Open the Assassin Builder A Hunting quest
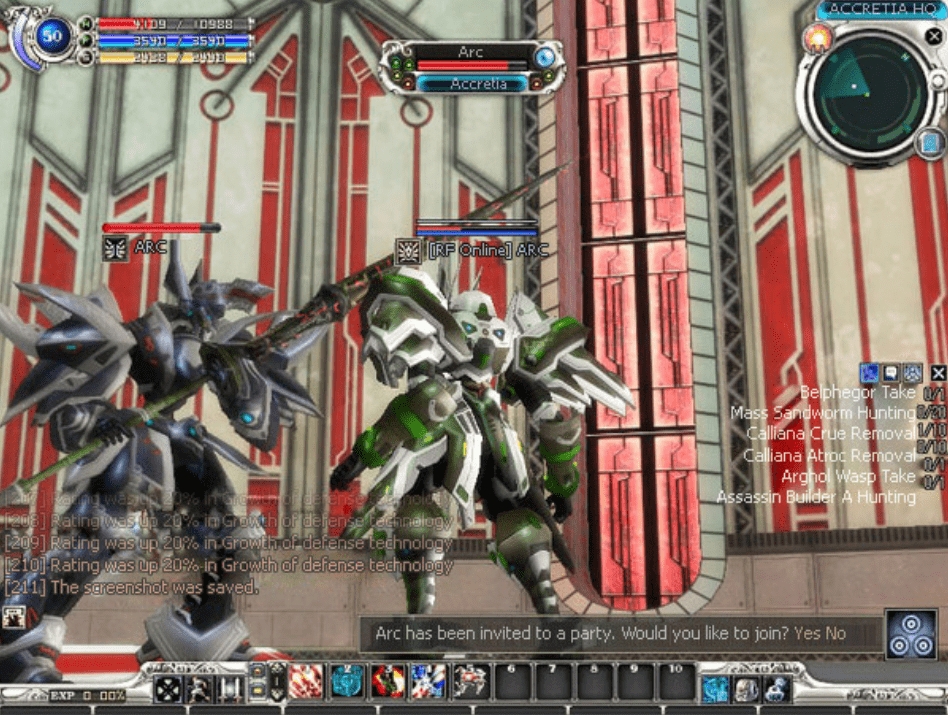Image resolution: width=948 pixels, height=715 pixels. point(816,497)
